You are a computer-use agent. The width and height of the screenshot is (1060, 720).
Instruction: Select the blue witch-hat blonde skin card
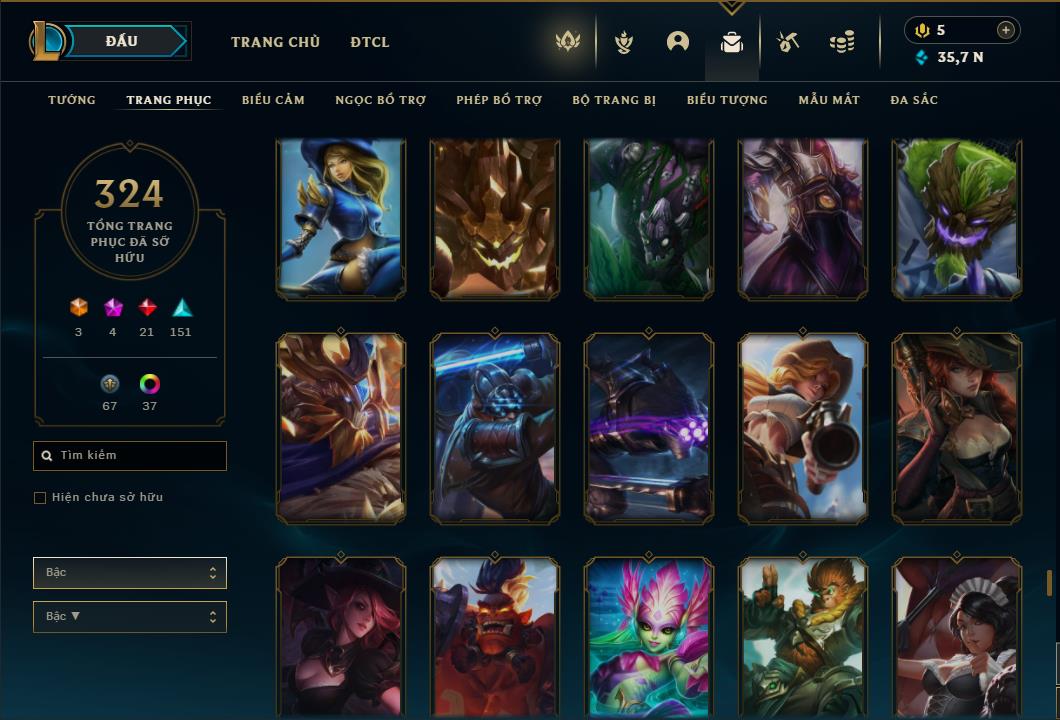pyautogui.click(x=341, y=219)
